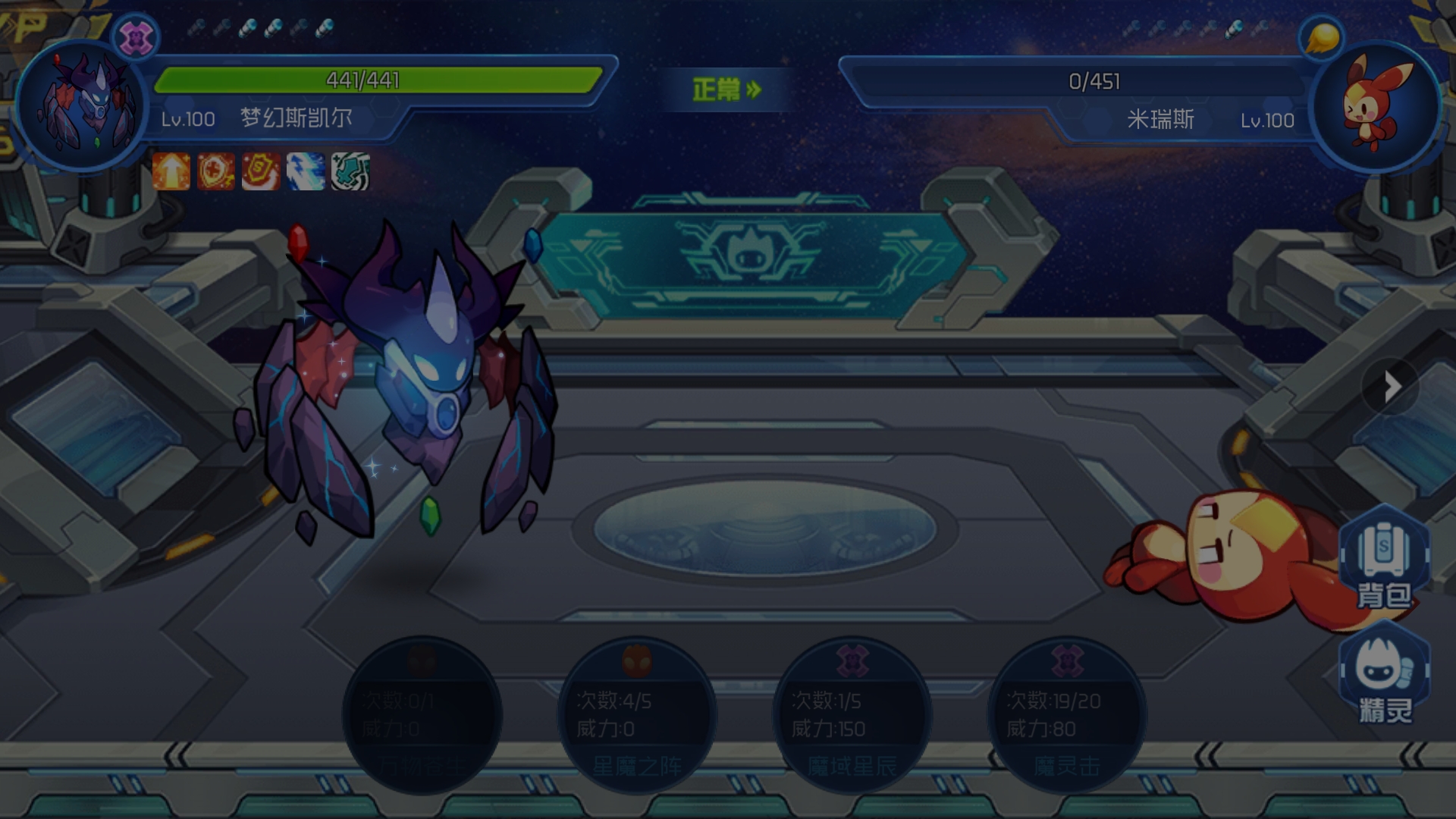This screenshot has width=1456, height=819.
Task: View the blue lightning buff icon
Action: pos(306,171)
